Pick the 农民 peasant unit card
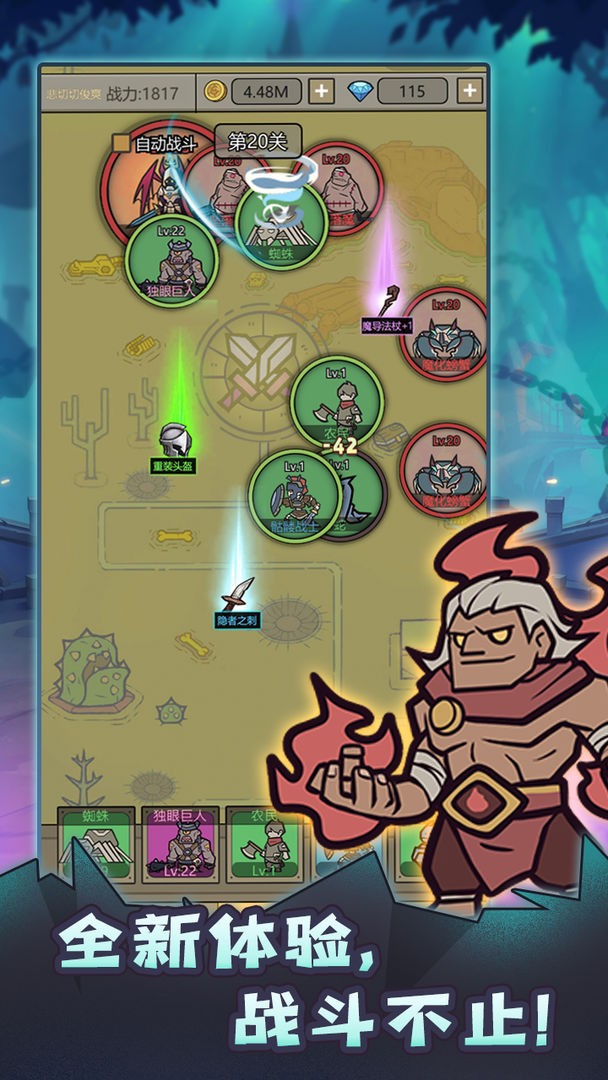Image resolution: width=608 pixels, height=1080 pixels. (263, 845)
